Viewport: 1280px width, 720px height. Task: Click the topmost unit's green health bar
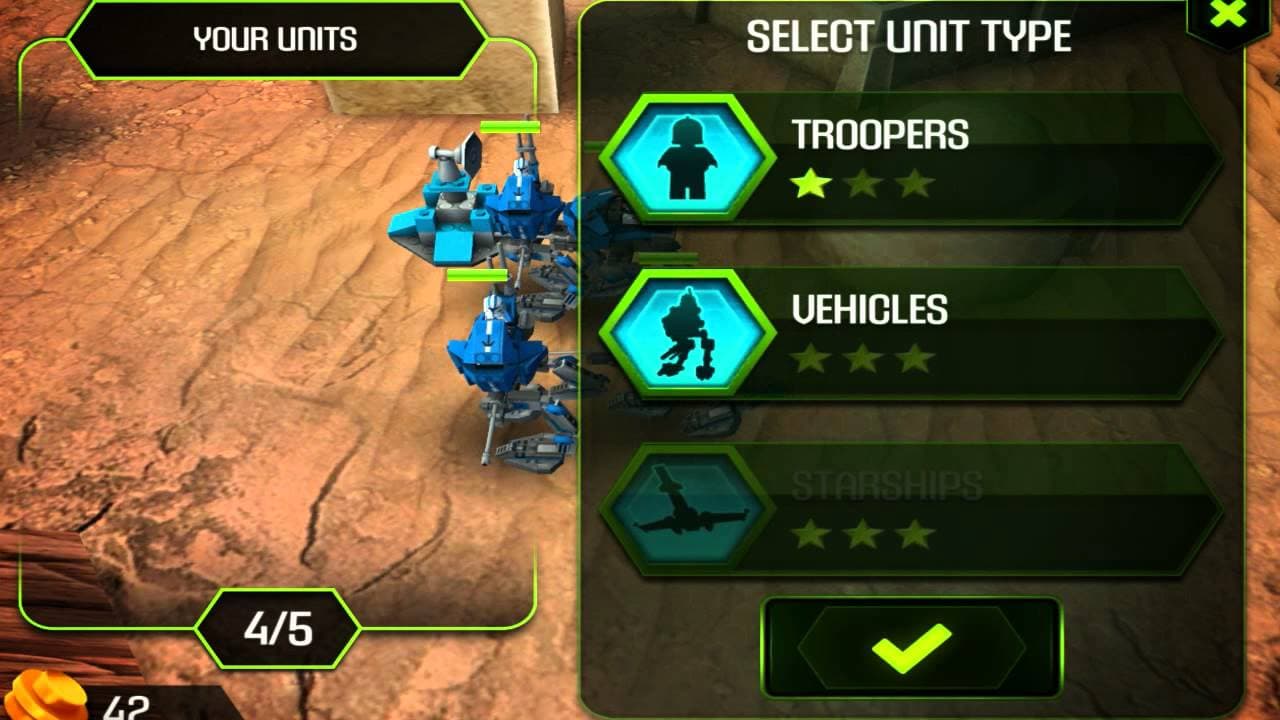[x=510, y=128]
